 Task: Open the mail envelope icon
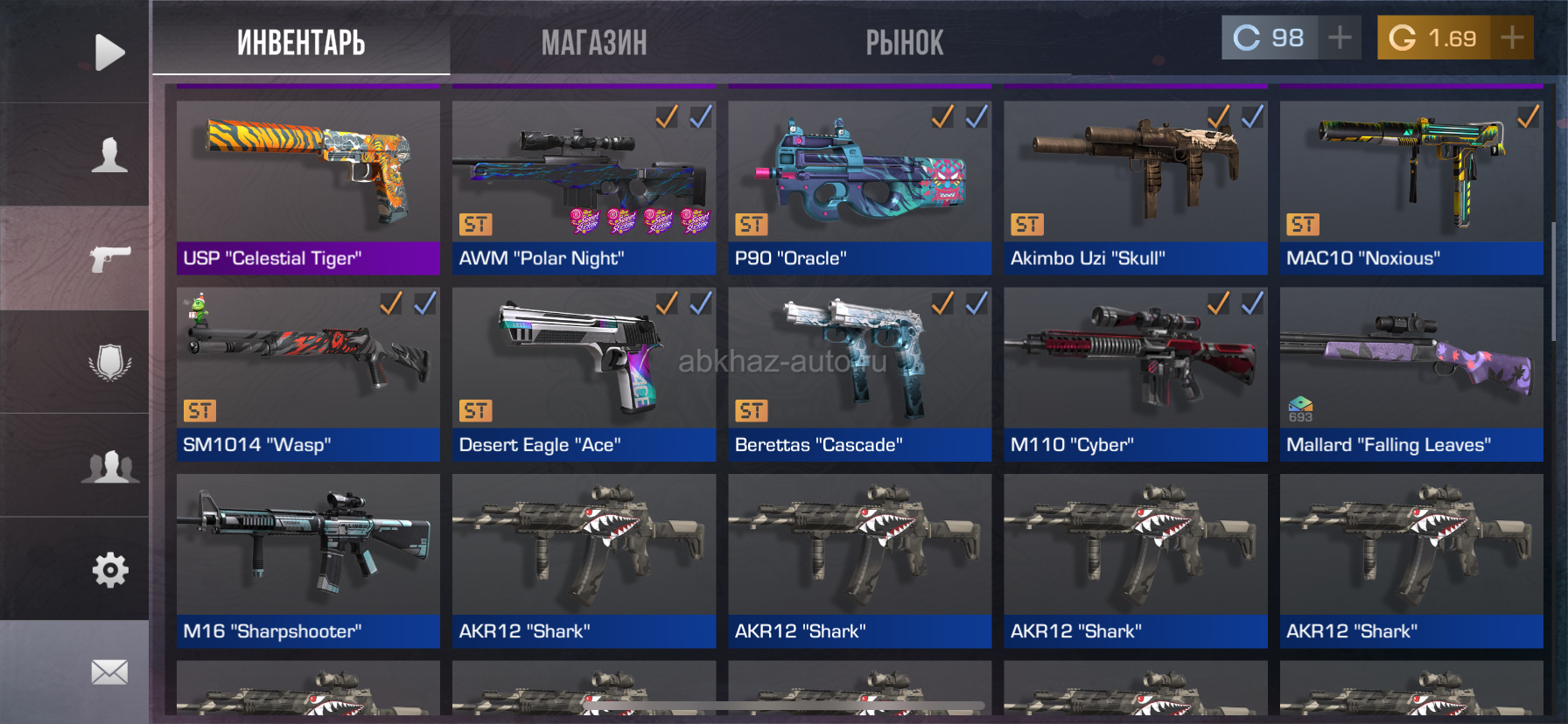tap(109, 672)
